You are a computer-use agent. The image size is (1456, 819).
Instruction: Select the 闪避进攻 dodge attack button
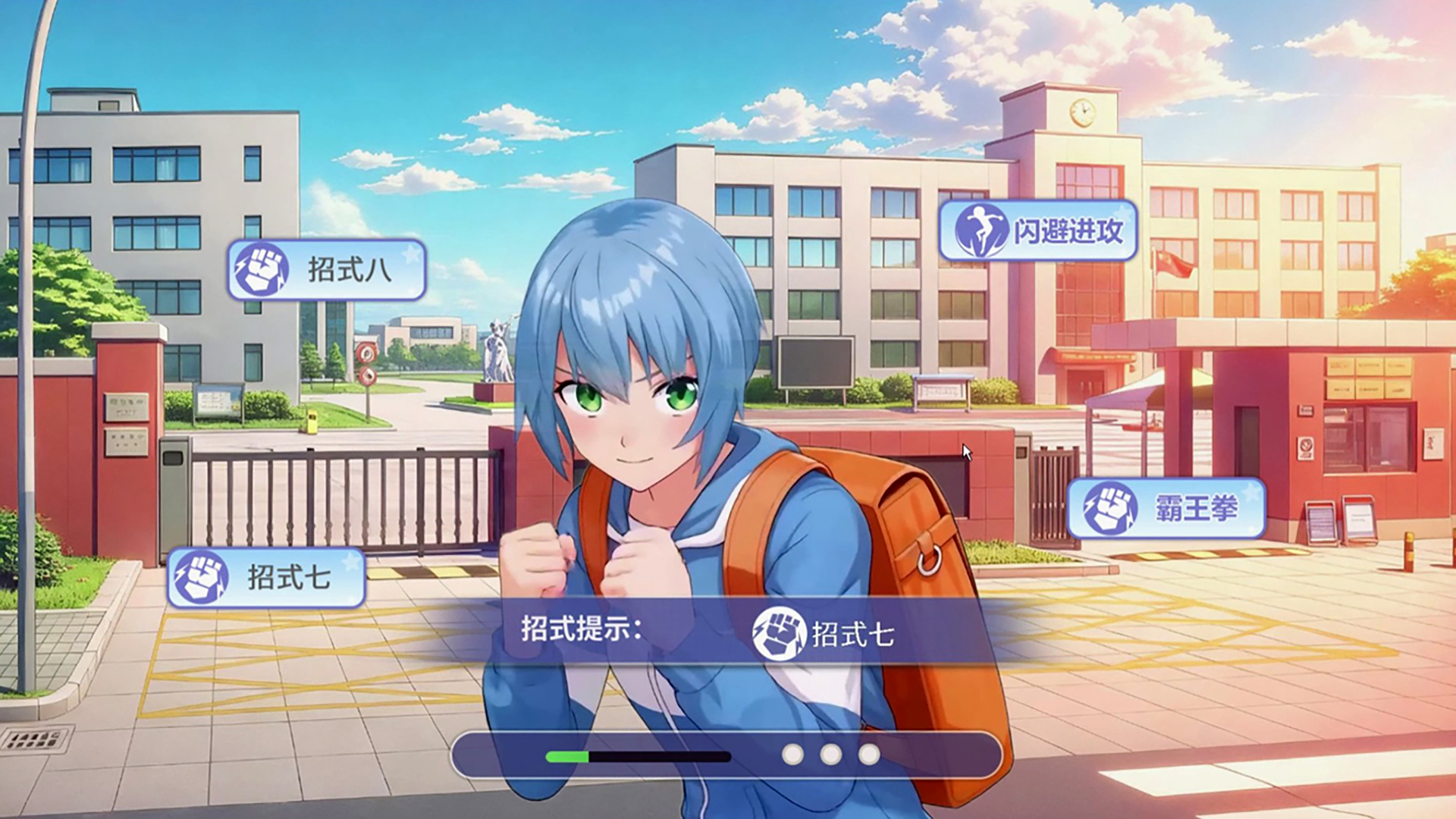pyautogui.click(x=1038, y=231)
